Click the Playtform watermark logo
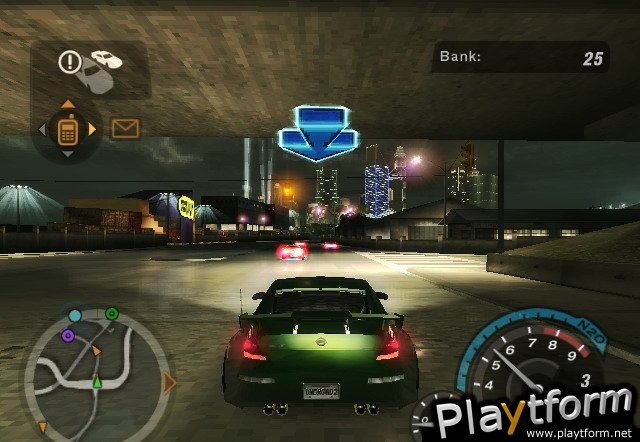 coord(528,415)
